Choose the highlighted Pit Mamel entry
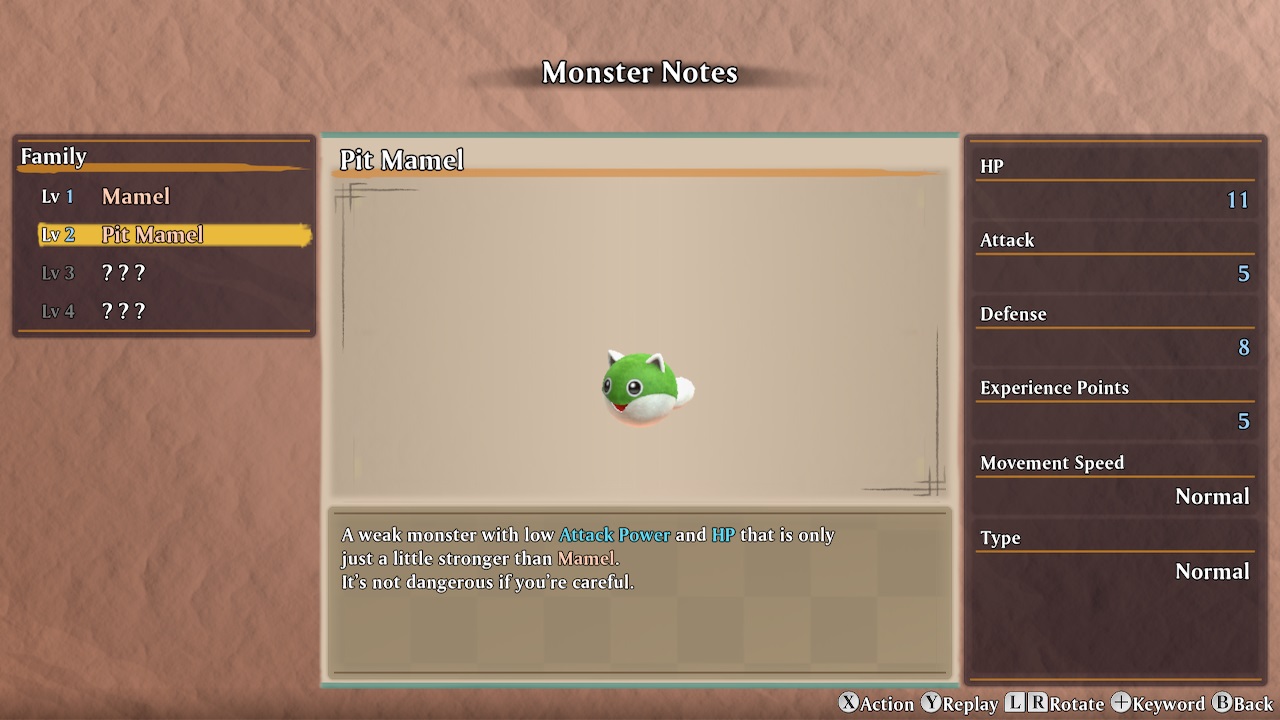Viewport: 1280px width, 720px height. tap(152, 235)
